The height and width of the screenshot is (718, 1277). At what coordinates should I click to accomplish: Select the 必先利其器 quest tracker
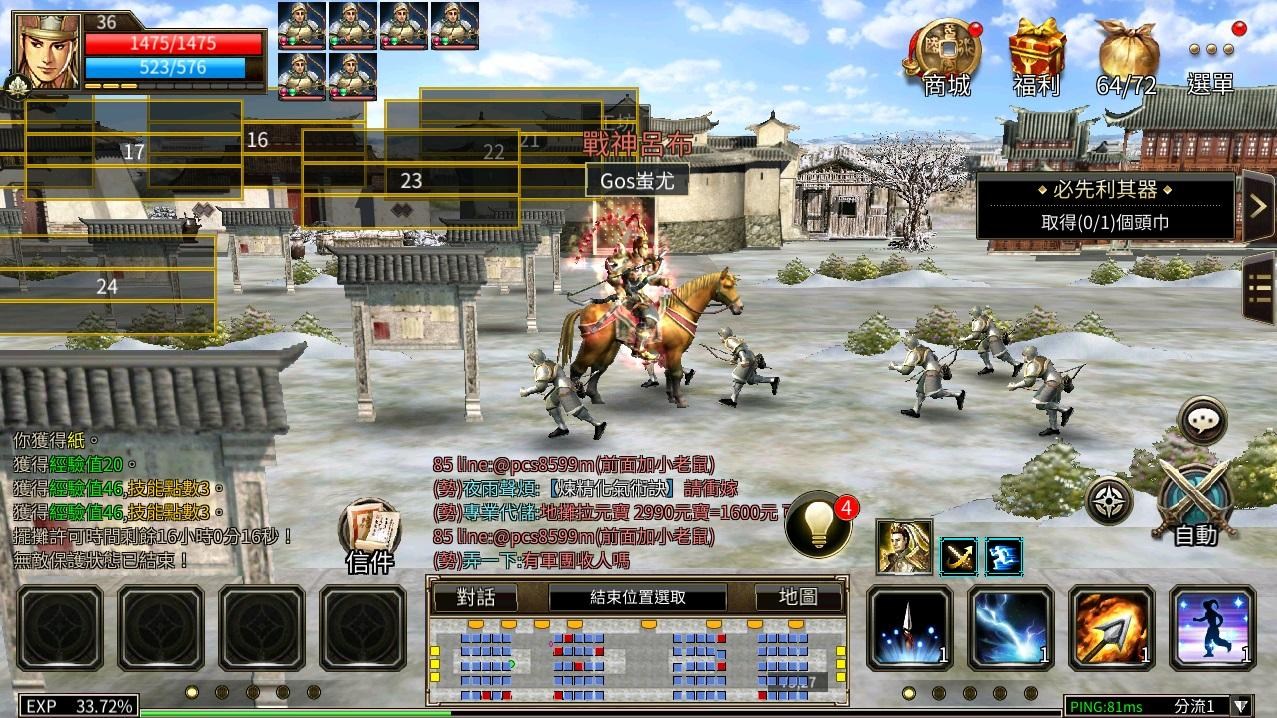coord(1105,206)
